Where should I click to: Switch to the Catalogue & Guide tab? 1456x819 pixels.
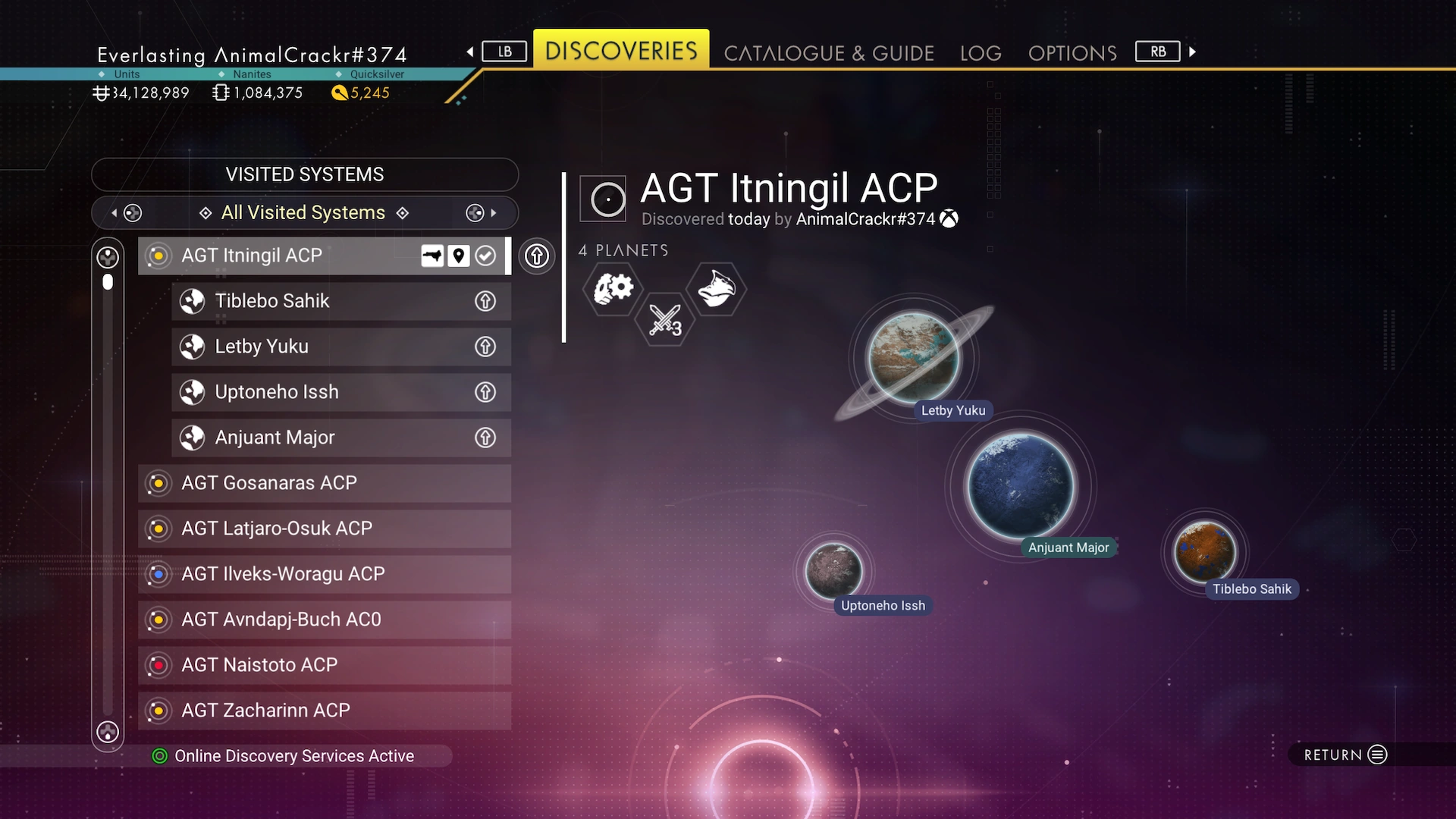tap(828, 53)
